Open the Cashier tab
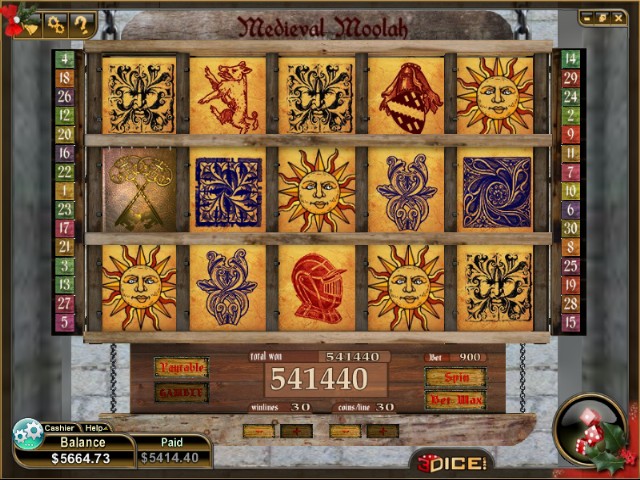 60,427
